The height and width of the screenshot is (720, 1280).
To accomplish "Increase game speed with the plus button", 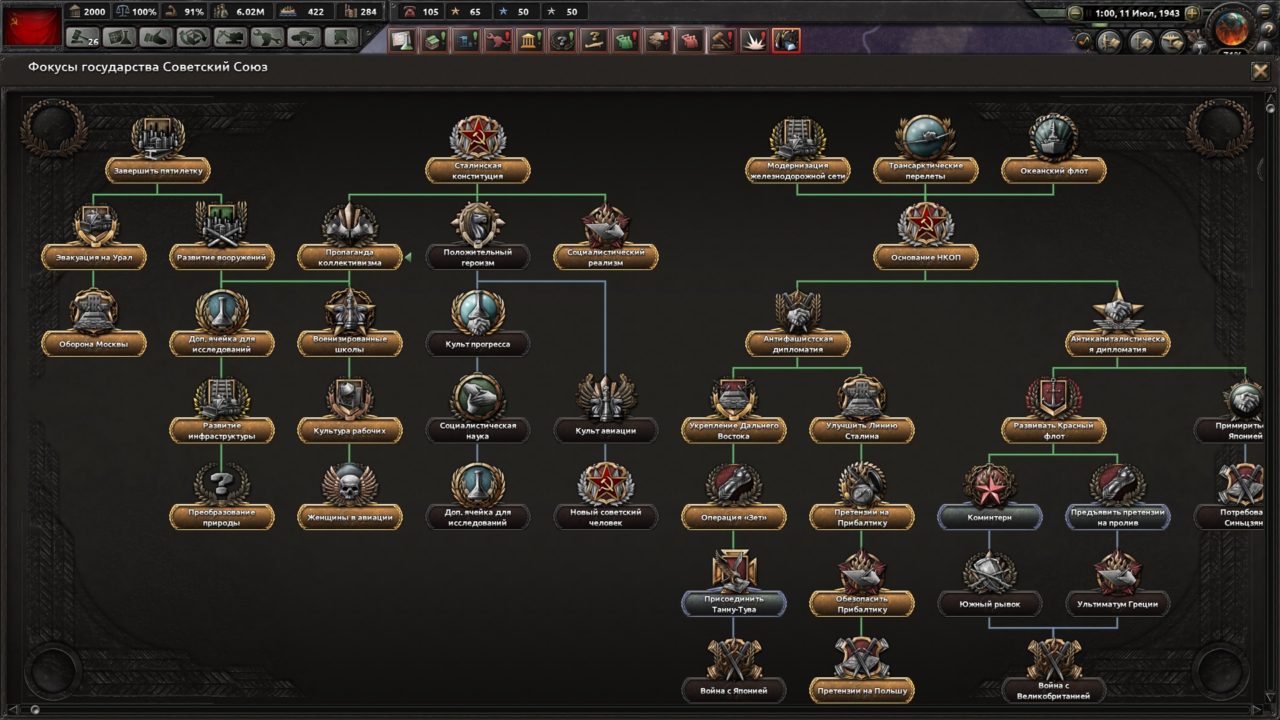I will click(x=1192, y=12).
